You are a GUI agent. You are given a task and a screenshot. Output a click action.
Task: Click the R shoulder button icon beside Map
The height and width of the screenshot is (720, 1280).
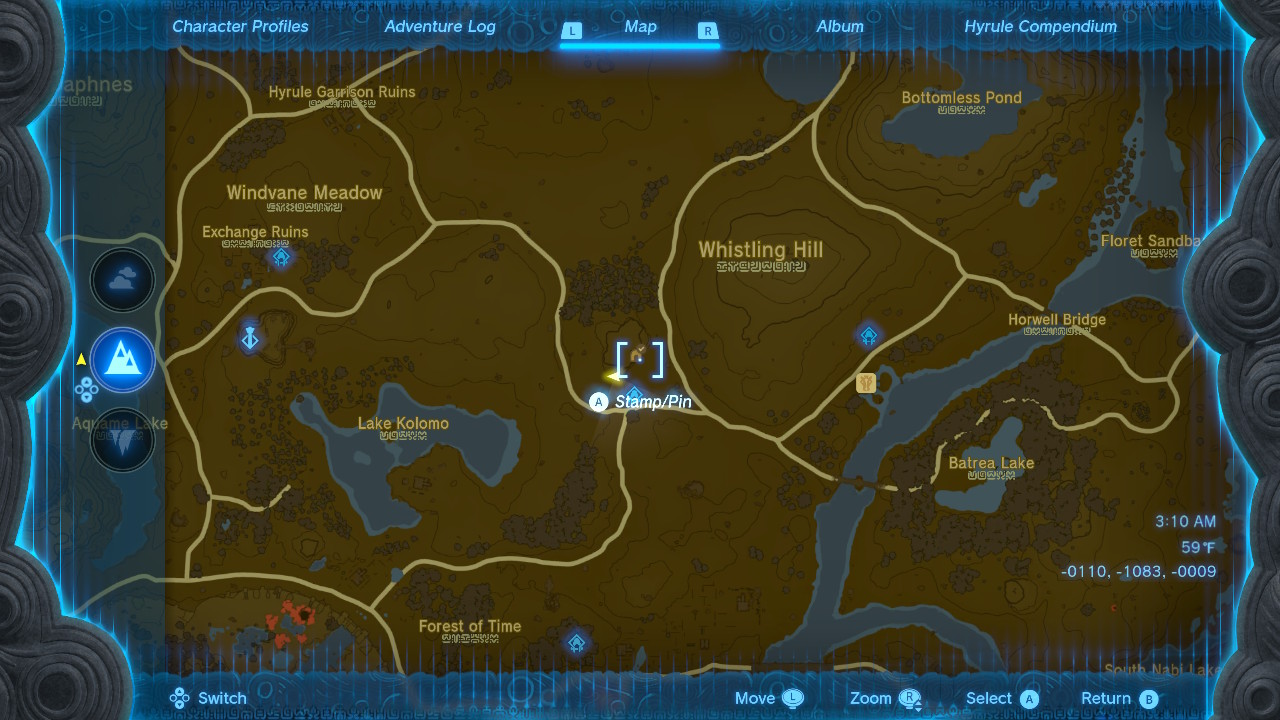click(x=707, y=31)
